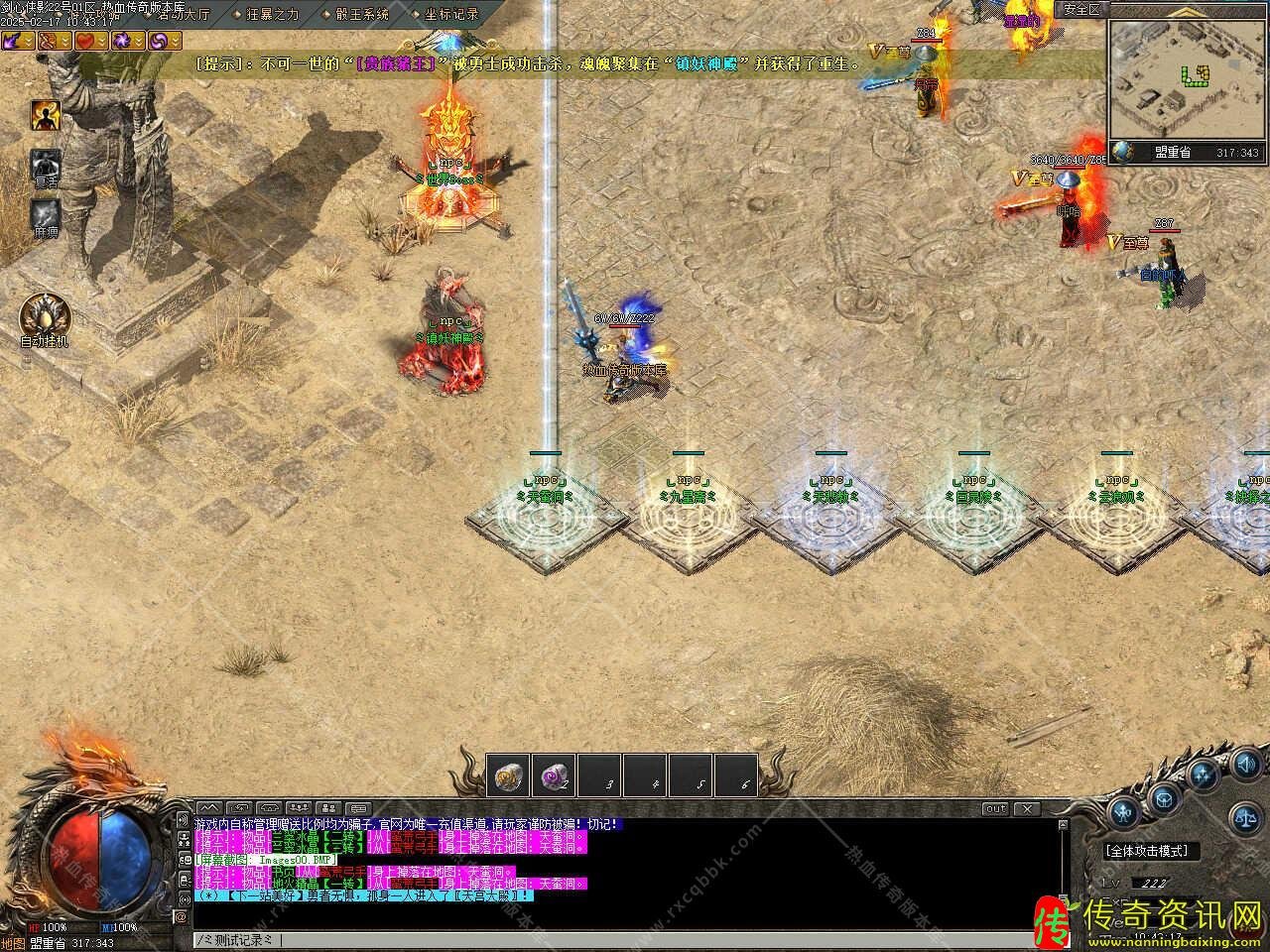
Task: Use the purple scroll in hotbar slot 2
Action: [554, 776]
